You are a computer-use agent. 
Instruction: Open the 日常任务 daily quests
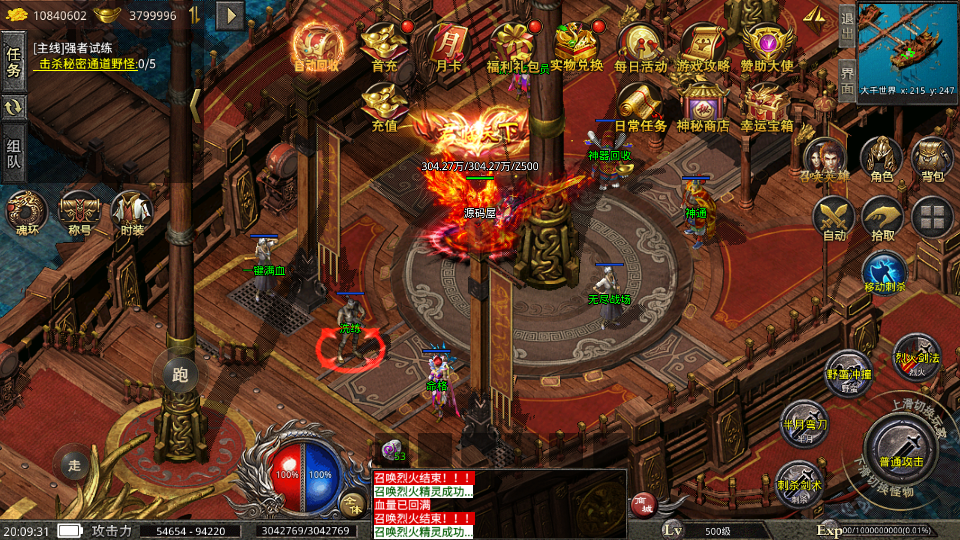coord(640,106)
